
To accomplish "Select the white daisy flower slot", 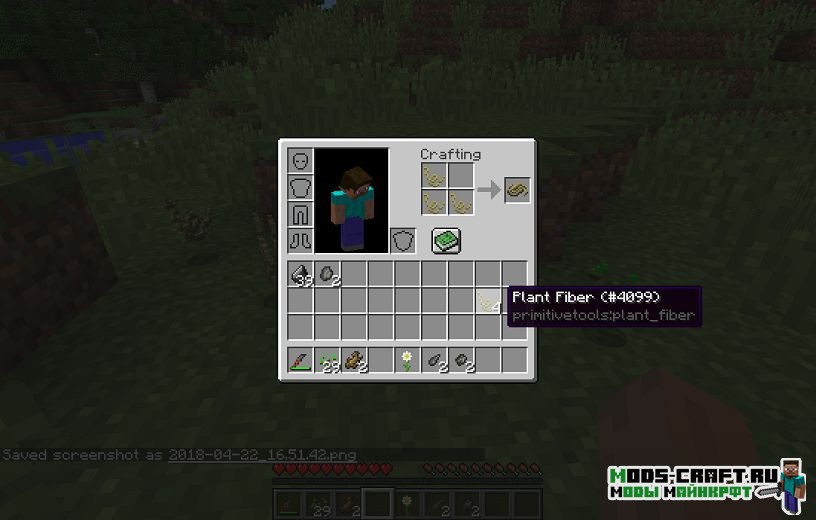I will (x=408, y=360).
